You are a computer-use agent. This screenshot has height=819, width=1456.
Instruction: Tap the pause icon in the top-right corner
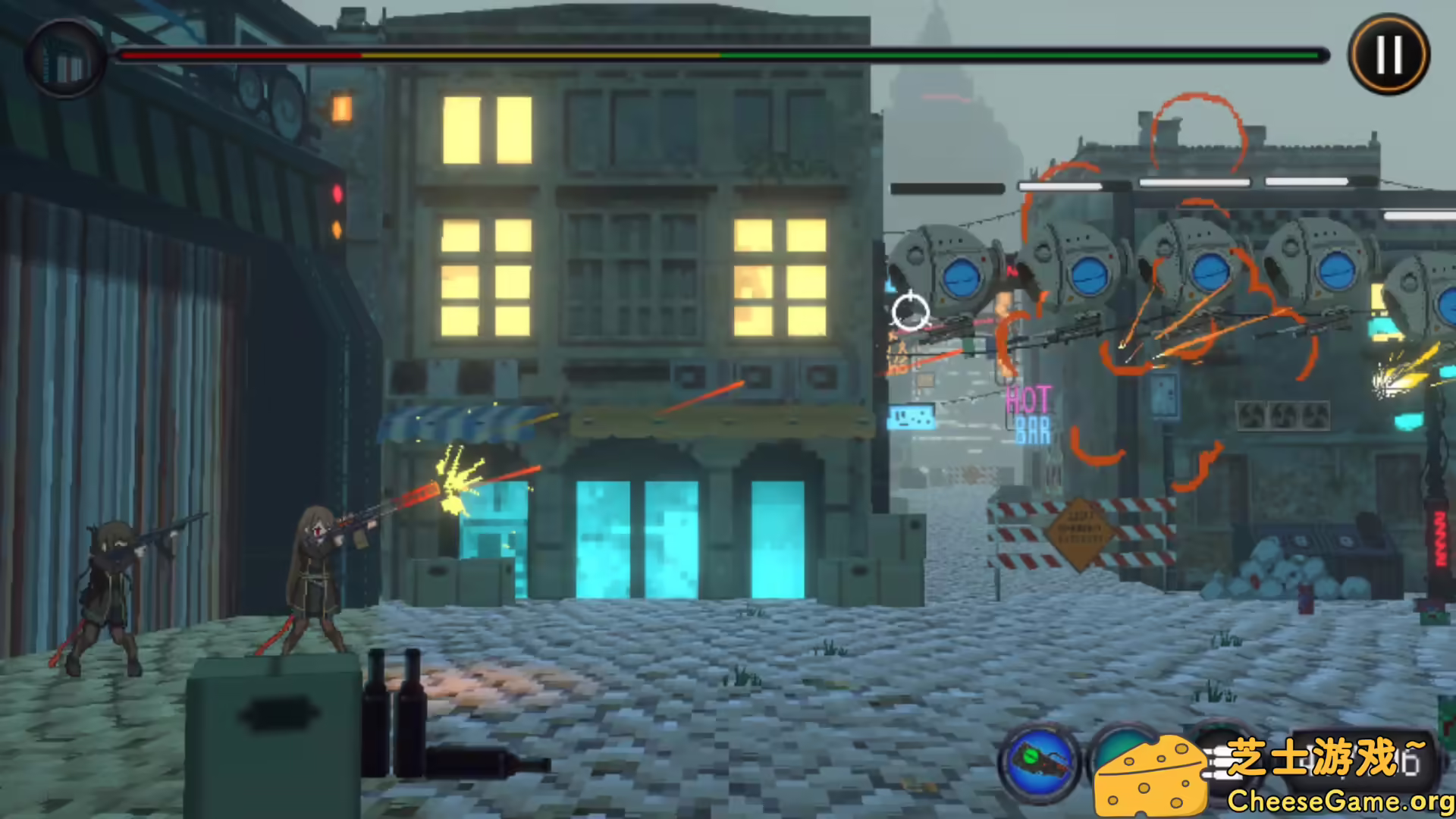click(x=1388, y=53)
